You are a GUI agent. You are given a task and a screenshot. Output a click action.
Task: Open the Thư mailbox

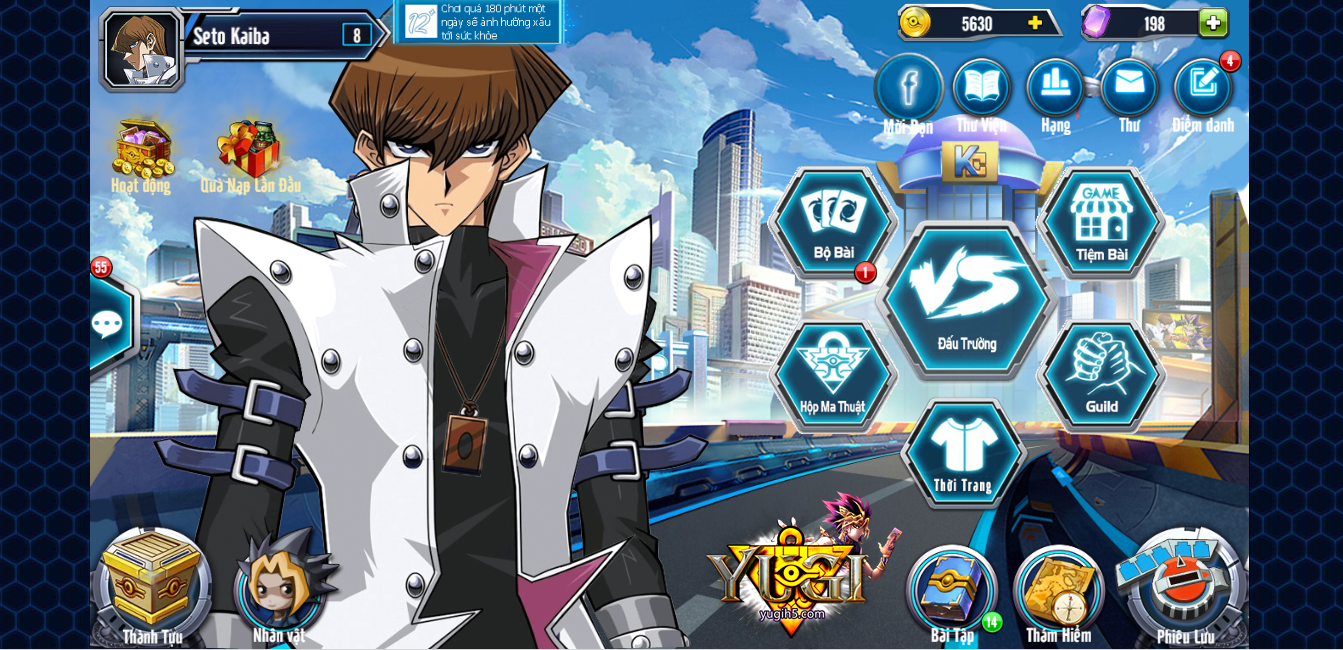1129,88
